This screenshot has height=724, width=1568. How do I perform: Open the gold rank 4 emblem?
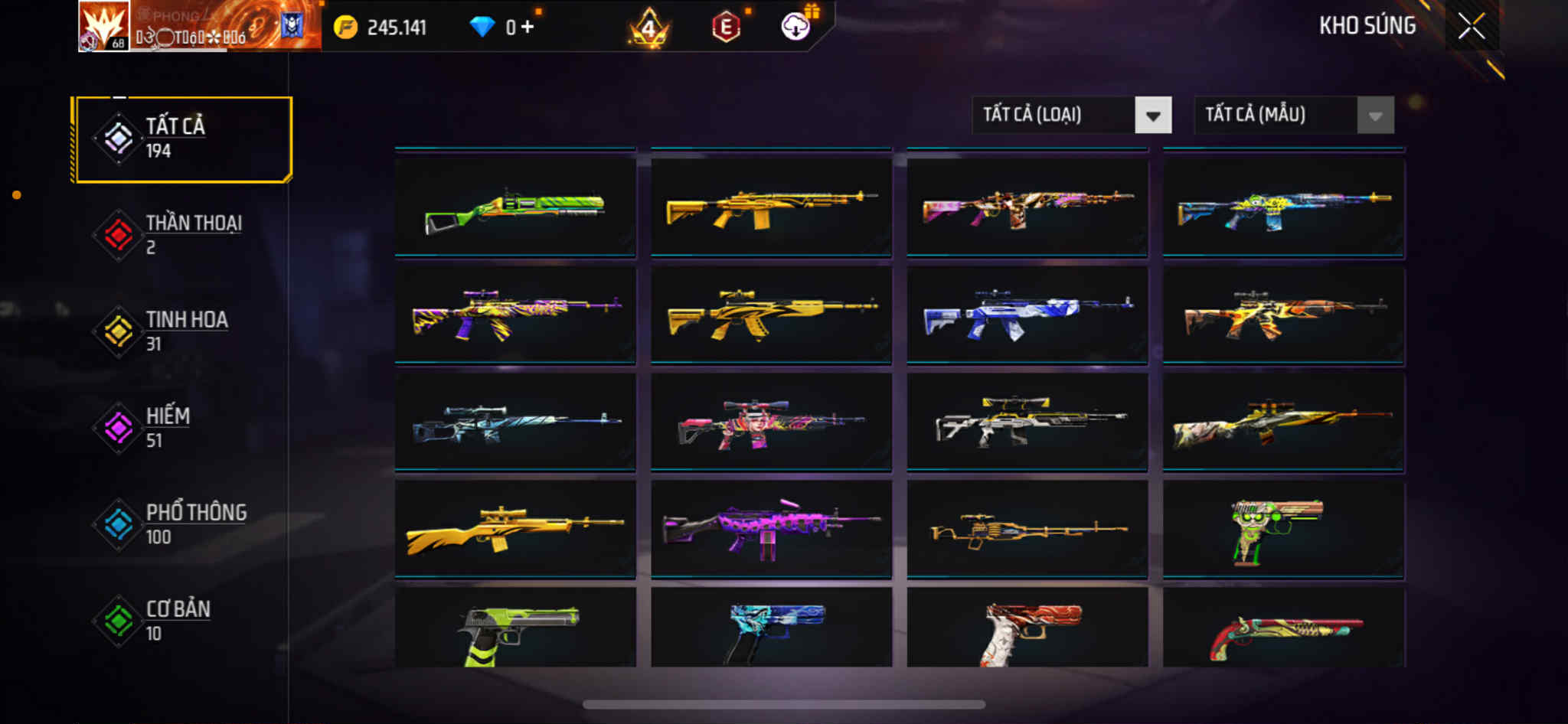point(649,29)
